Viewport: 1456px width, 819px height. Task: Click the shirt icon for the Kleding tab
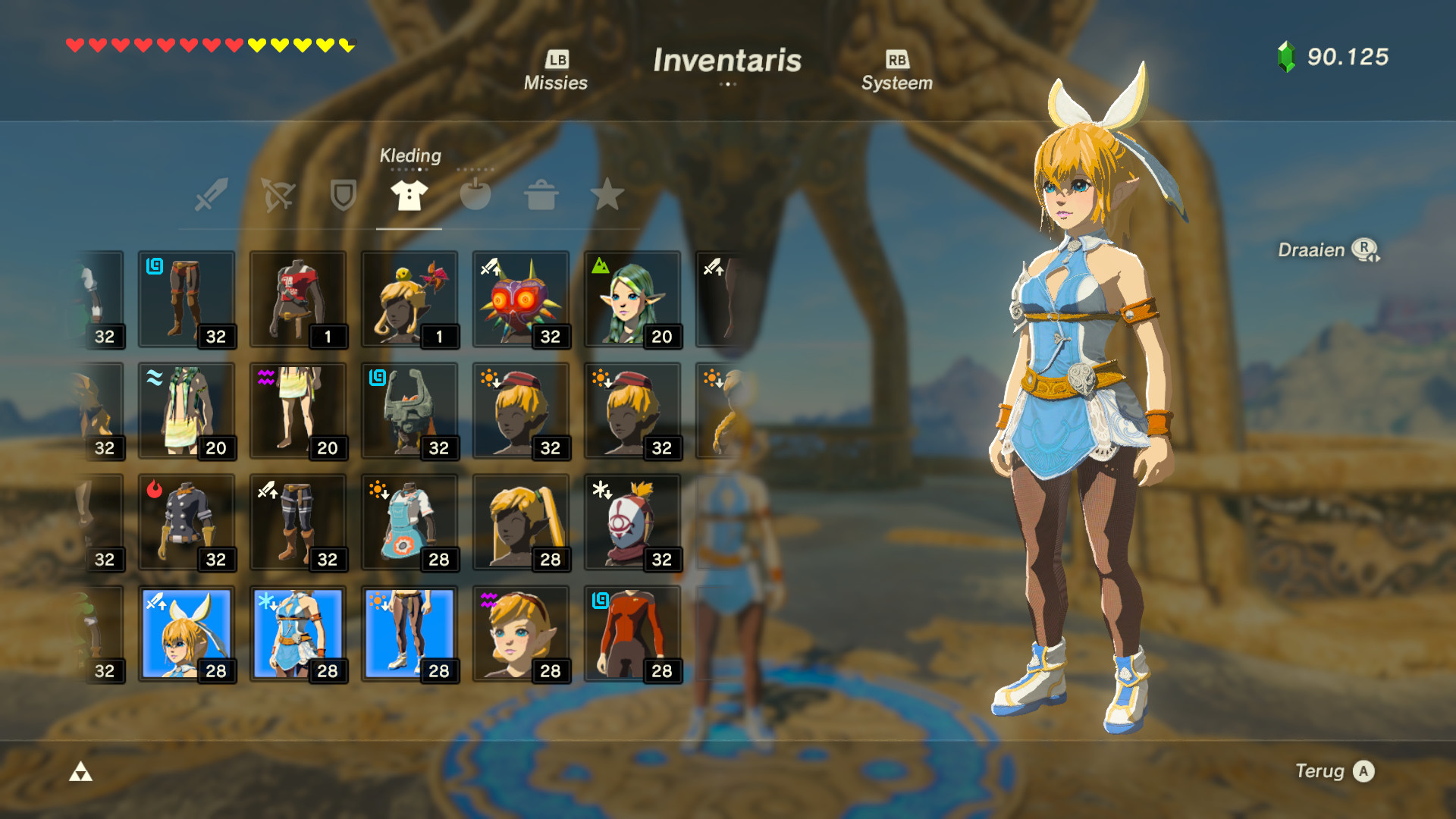coord(408,196)
